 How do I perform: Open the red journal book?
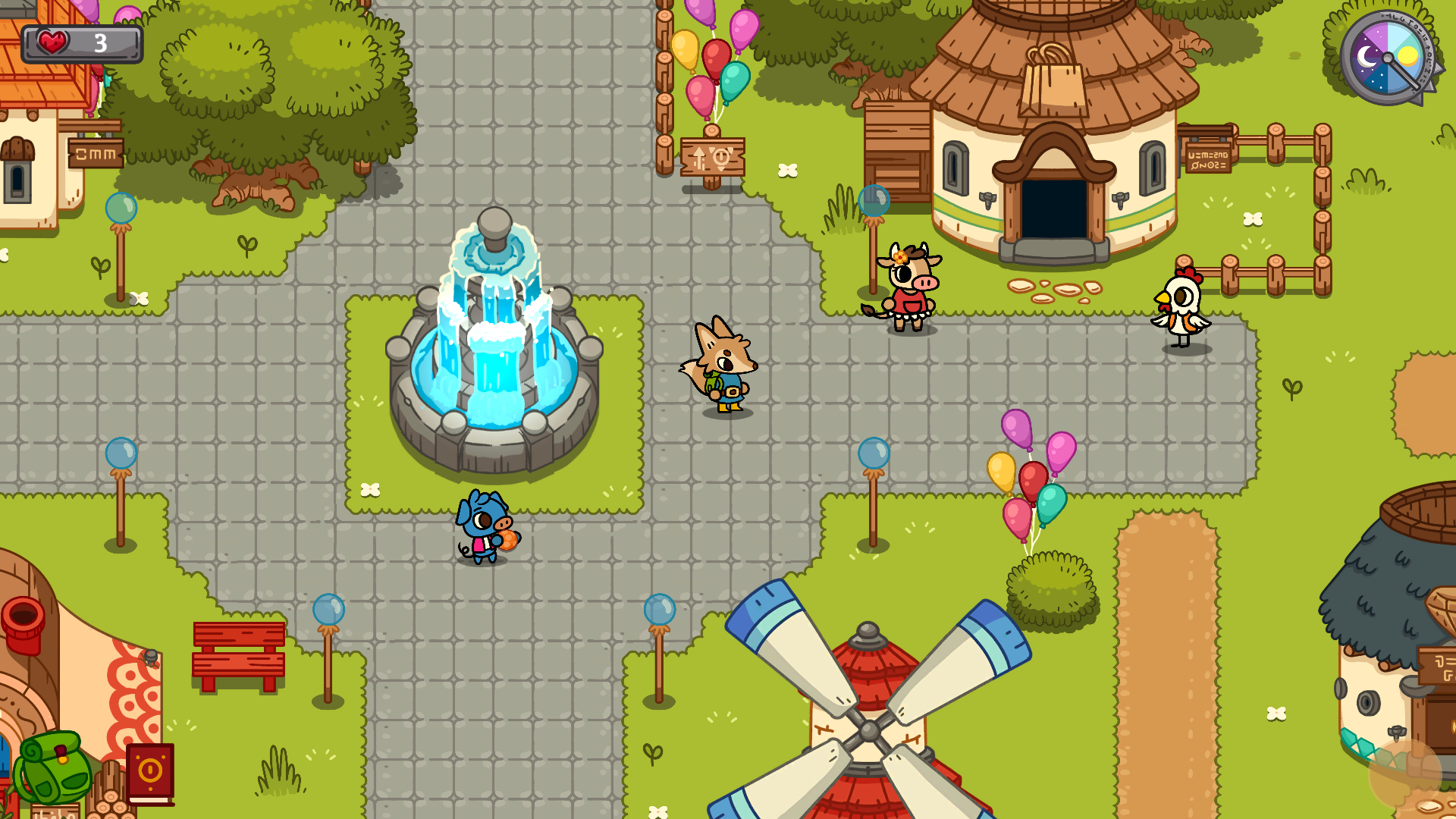(150, 770)
